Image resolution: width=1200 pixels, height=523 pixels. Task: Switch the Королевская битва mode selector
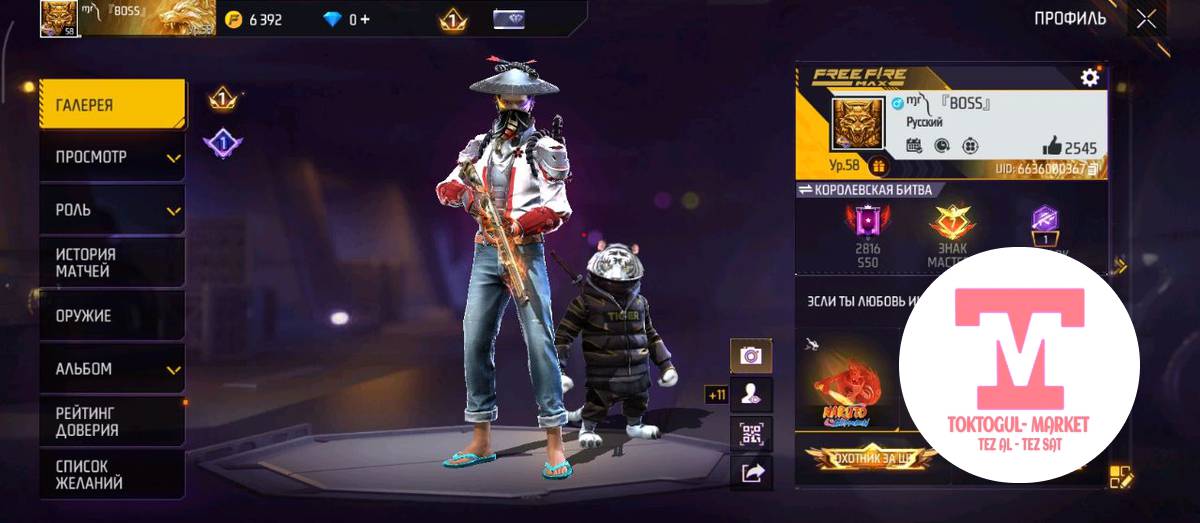click(x=865, y=189)
